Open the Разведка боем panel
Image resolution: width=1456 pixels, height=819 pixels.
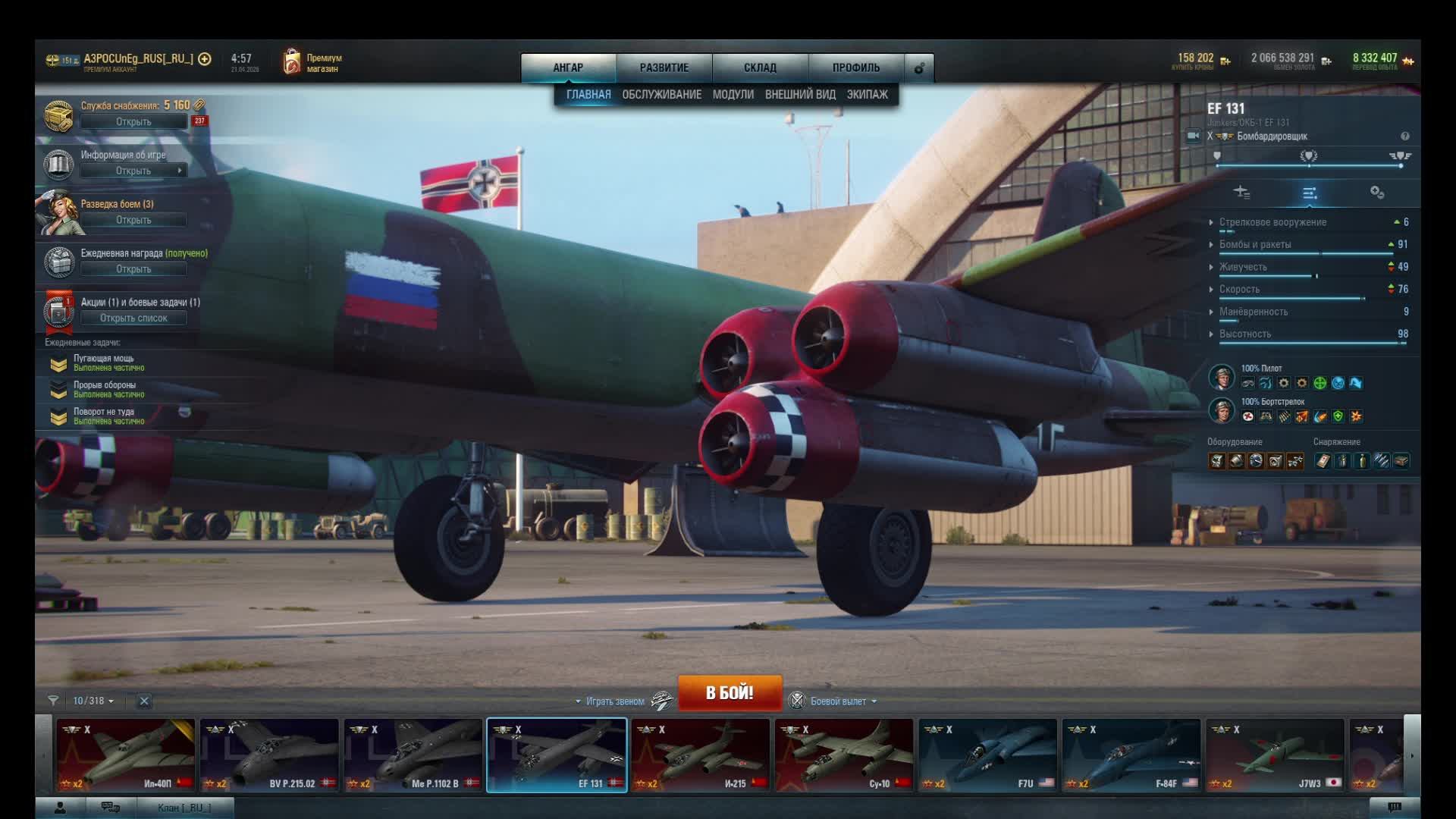click(133, 220)
